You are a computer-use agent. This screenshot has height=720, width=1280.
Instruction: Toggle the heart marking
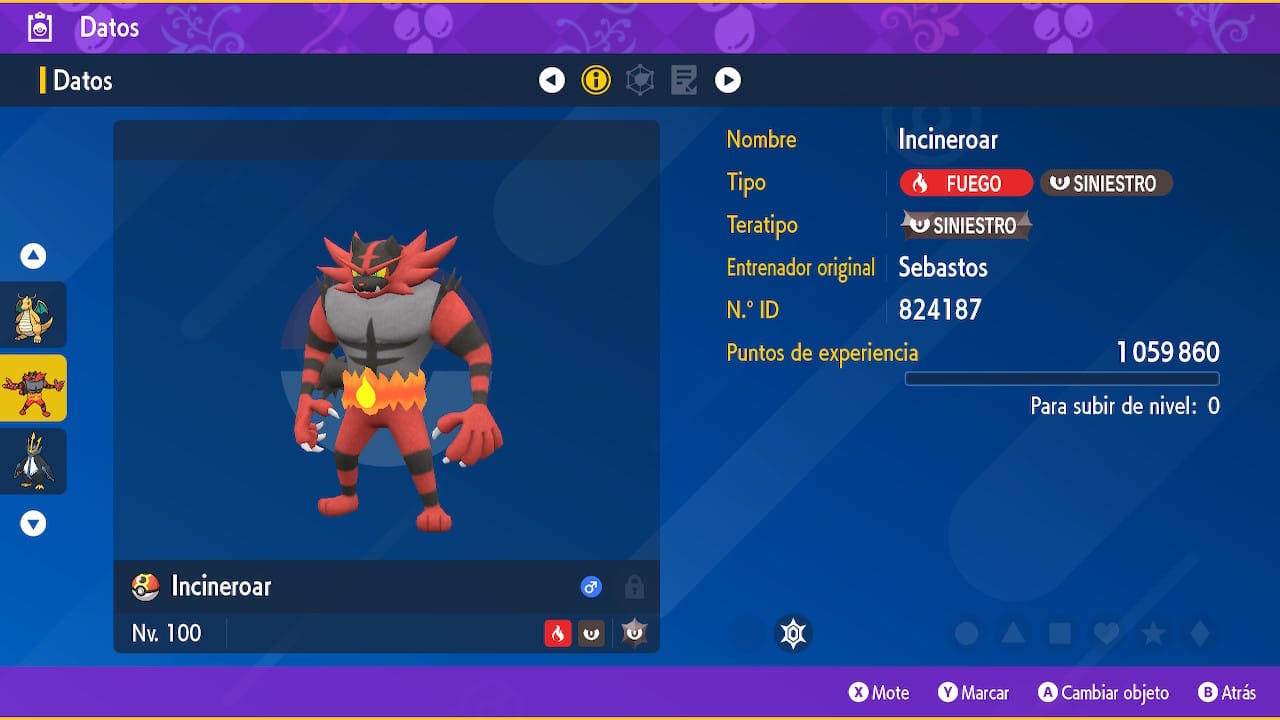(x=1106, y=633)
